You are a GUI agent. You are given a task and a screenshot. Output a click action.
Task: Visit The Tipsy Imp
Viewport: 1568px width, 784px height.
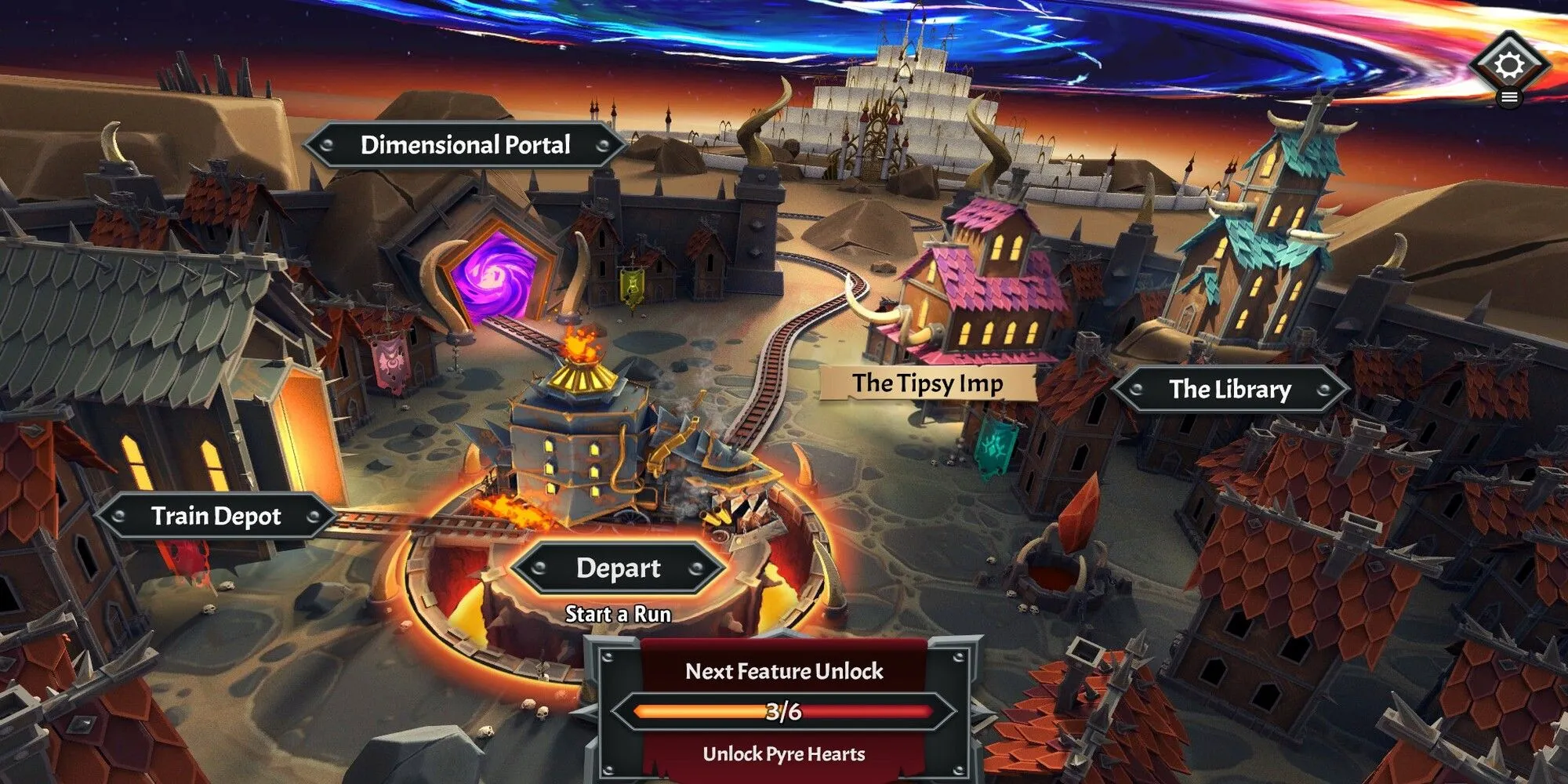click(x=927, y=383)
